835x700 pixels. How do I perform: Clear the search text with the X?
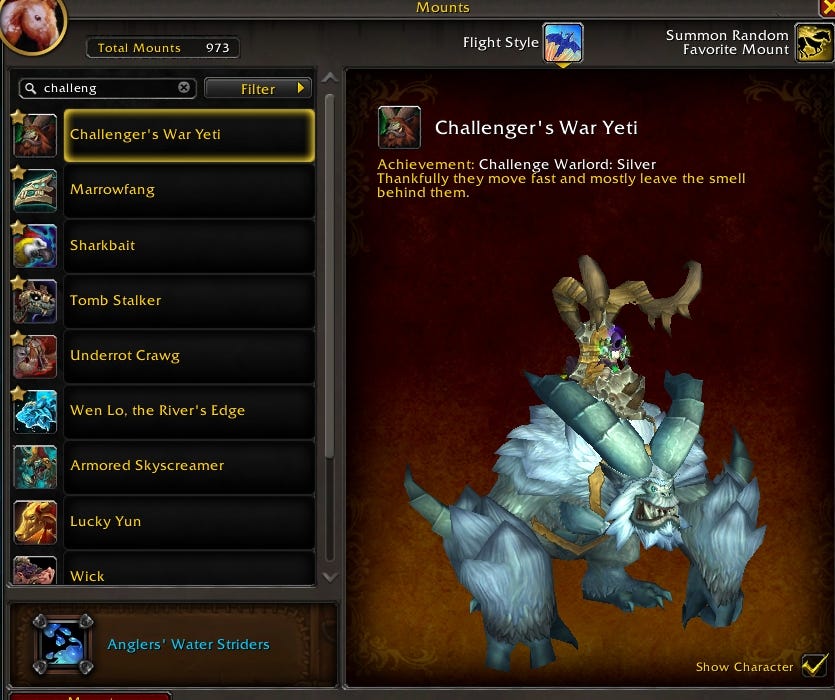(184, 88)
